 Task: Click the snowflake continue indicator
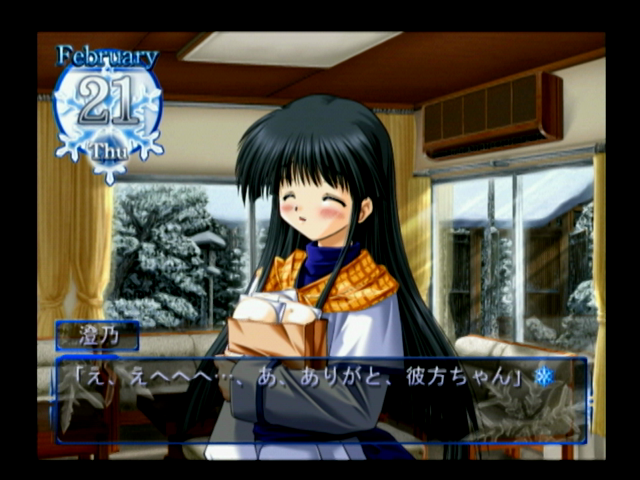click(x=543, y=378)
